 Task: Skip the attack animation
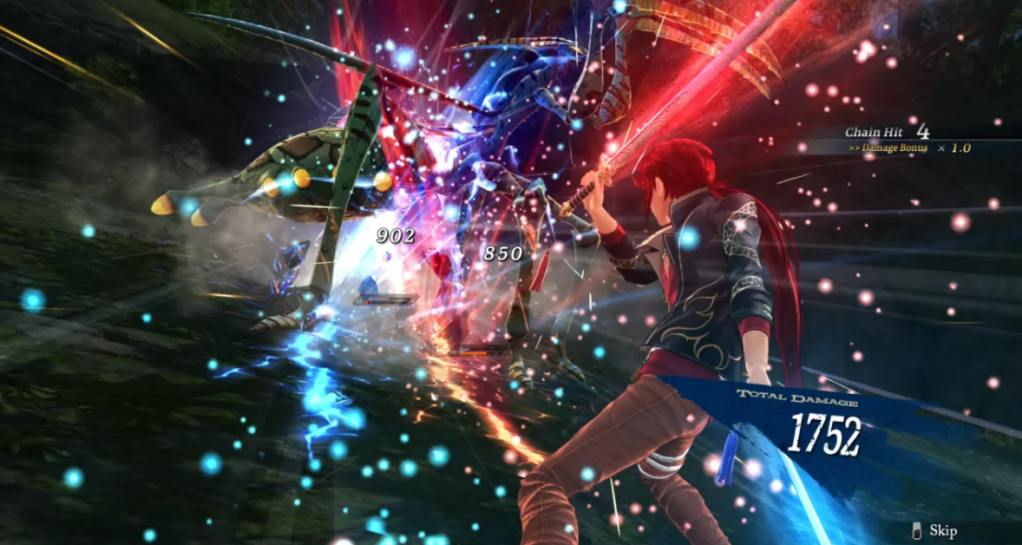click(935, 530)
